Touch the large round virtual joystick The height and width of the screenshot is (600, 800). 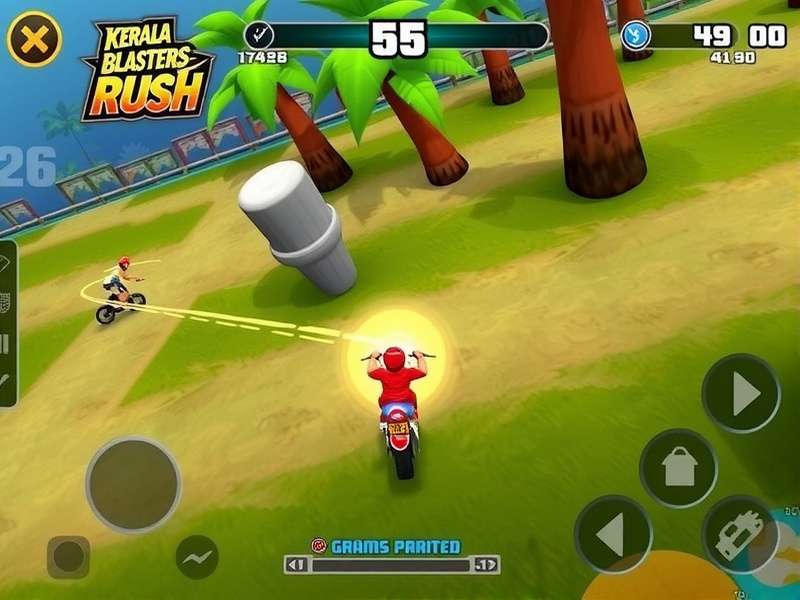click(133, 484)
